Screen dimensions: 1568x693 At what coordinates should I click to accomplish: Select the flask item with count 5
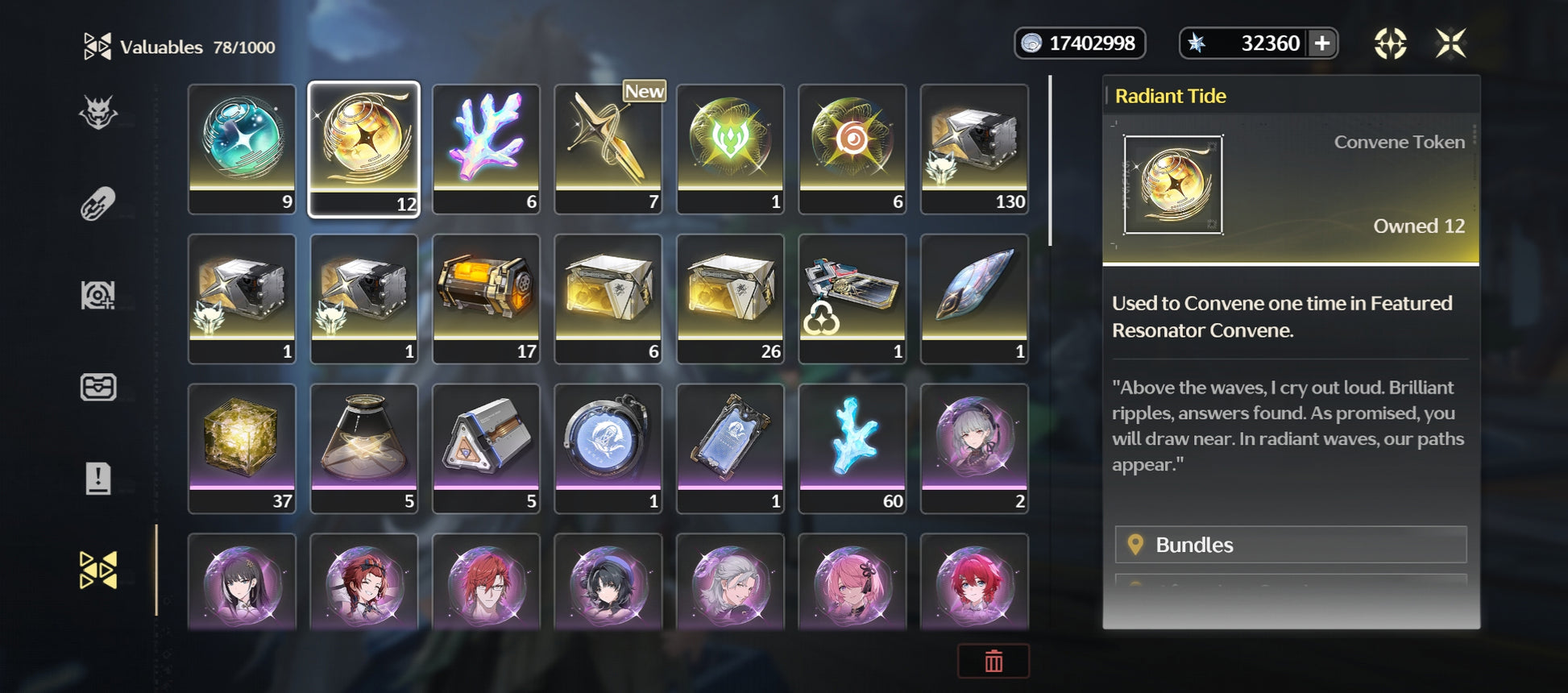tap(364, 448)
